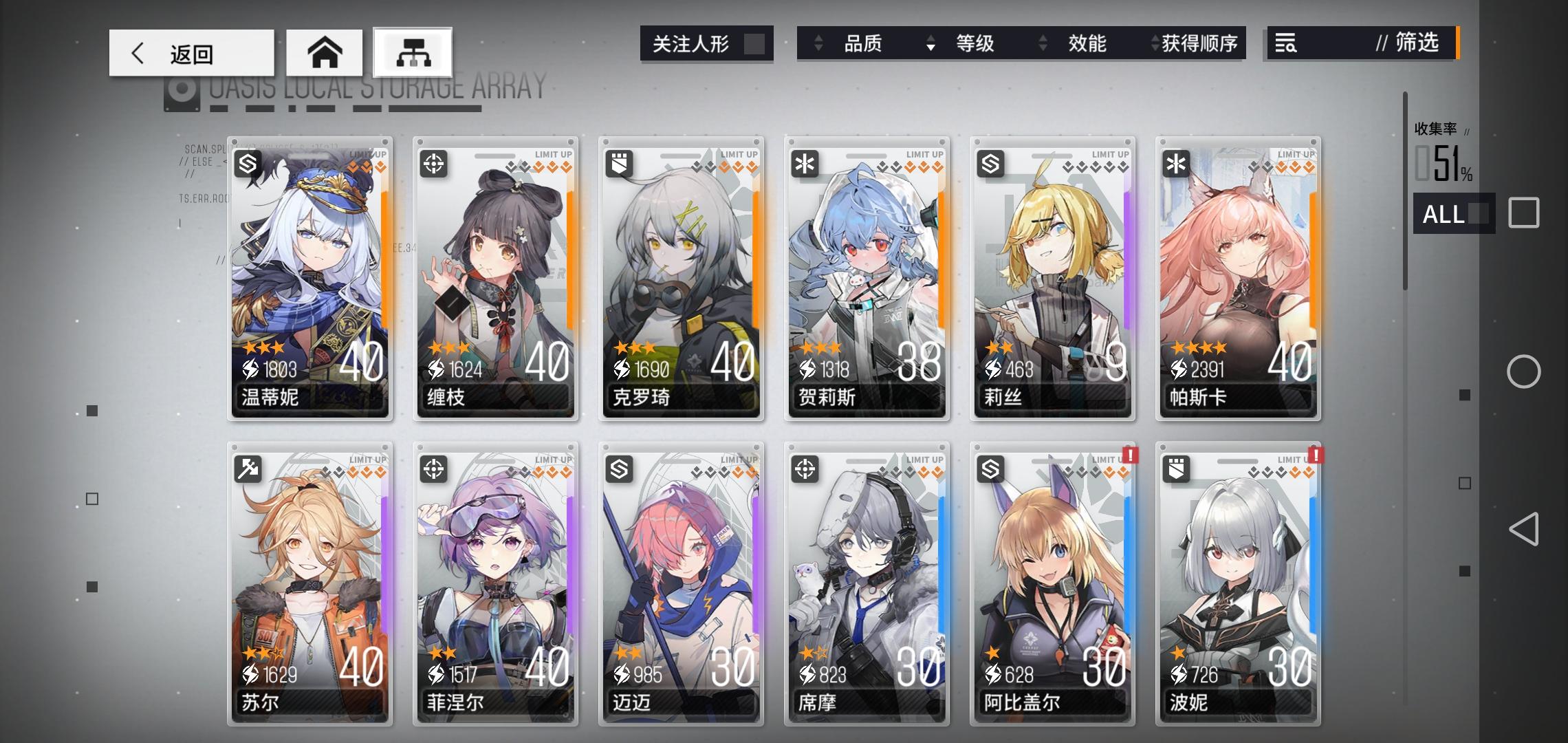Open the 筛选 filter menu
Screen dimensions: 1568x743
pyautogui.click(x=1417, y=43)
